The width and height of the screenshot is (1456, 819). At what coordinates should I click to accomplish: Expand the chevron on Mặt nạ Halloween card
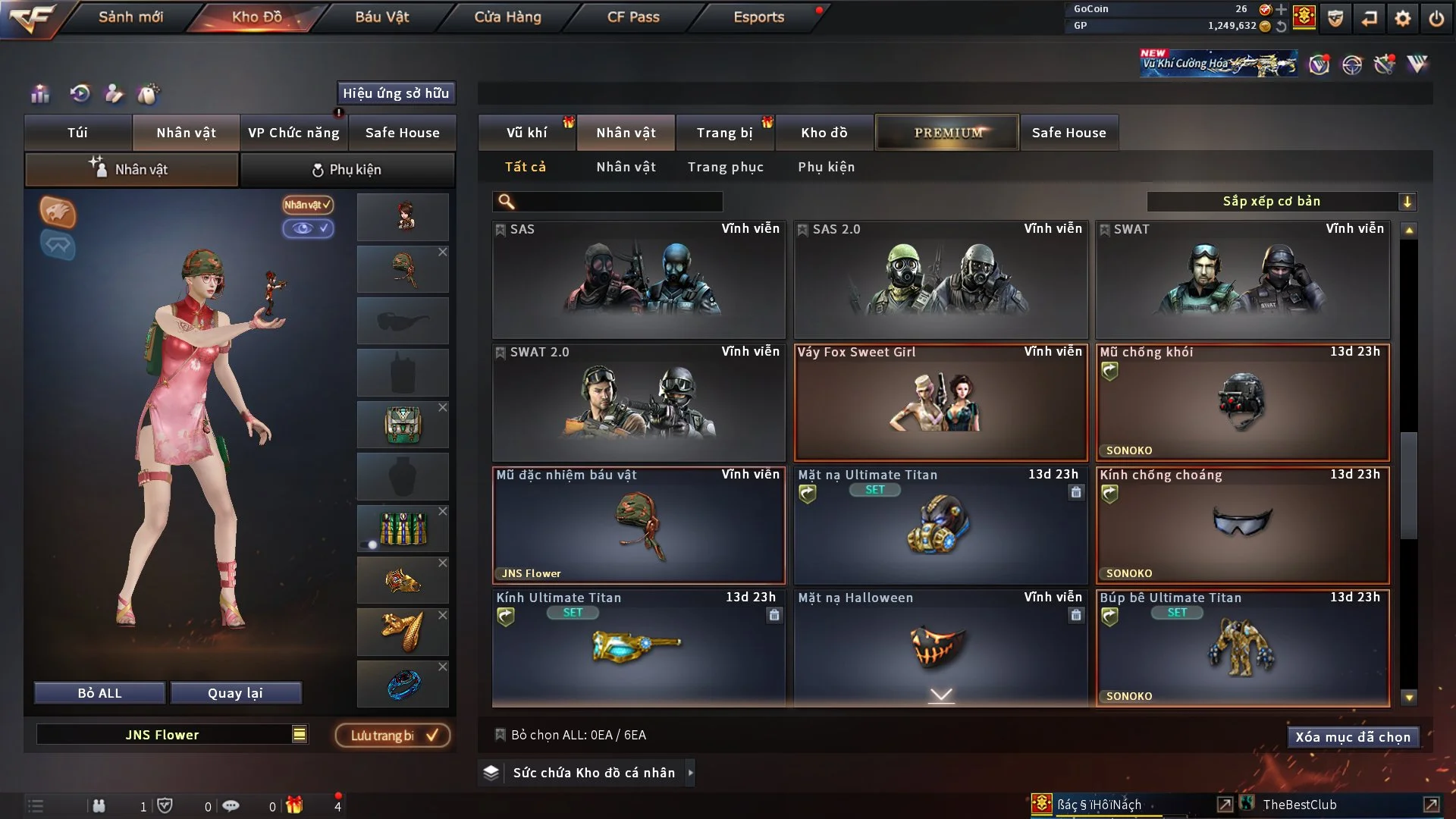click(x=940, y=694)
